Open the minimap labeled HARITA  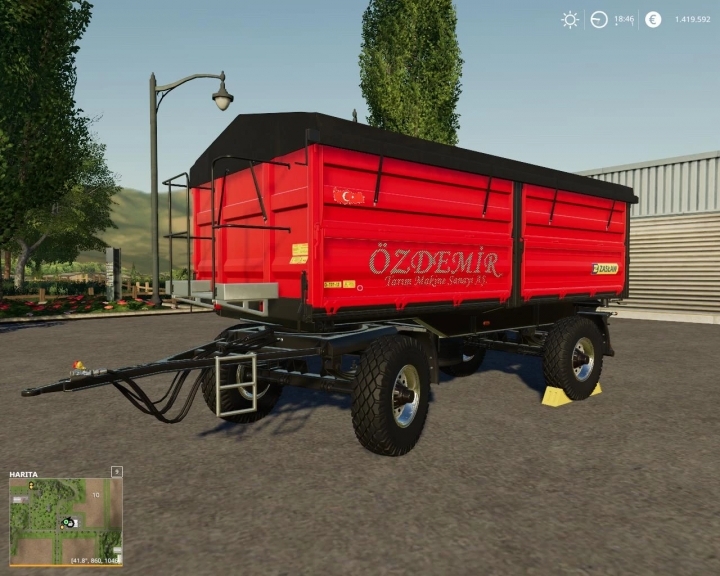click(65, 520)
